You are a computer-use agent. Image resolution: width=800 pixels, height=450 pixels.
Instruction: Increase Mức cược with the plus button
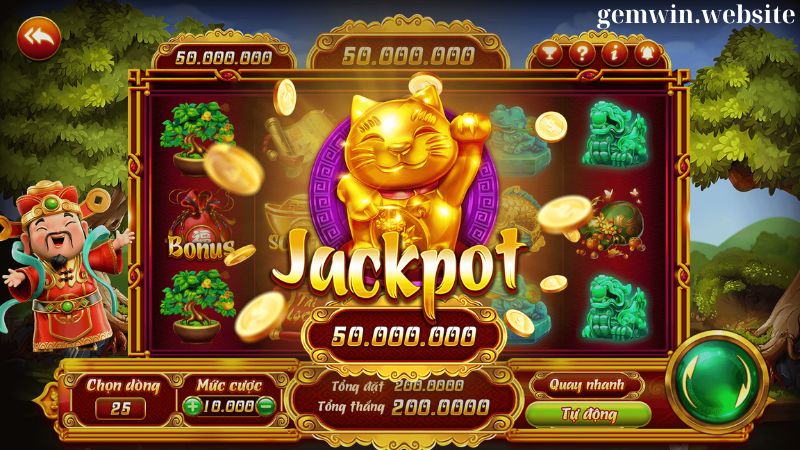pyautogui.click(x=192, y=406)
